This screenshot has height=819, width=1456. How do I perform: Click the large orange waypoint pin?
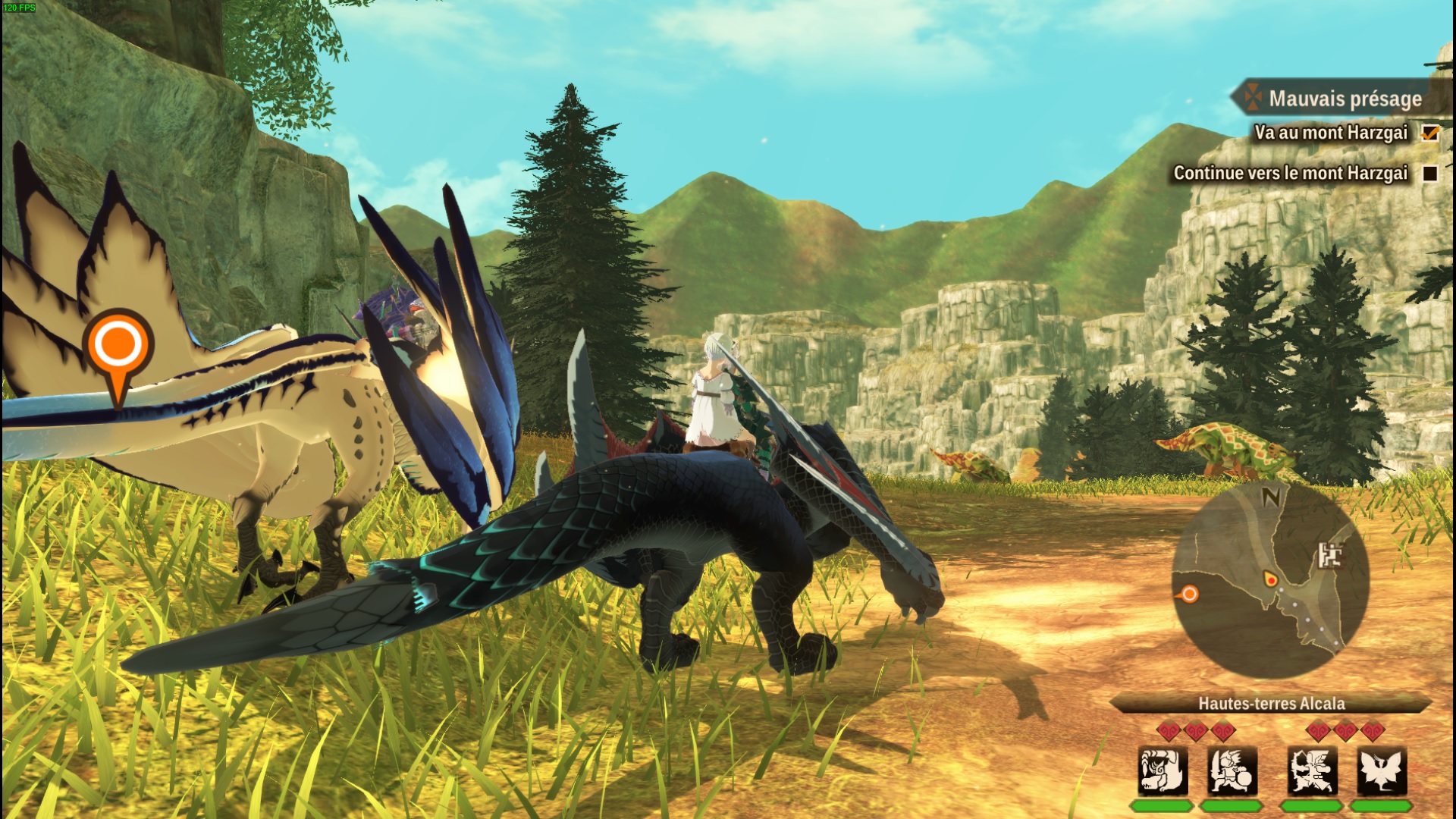pyautogui.click(x=118, y=349)
